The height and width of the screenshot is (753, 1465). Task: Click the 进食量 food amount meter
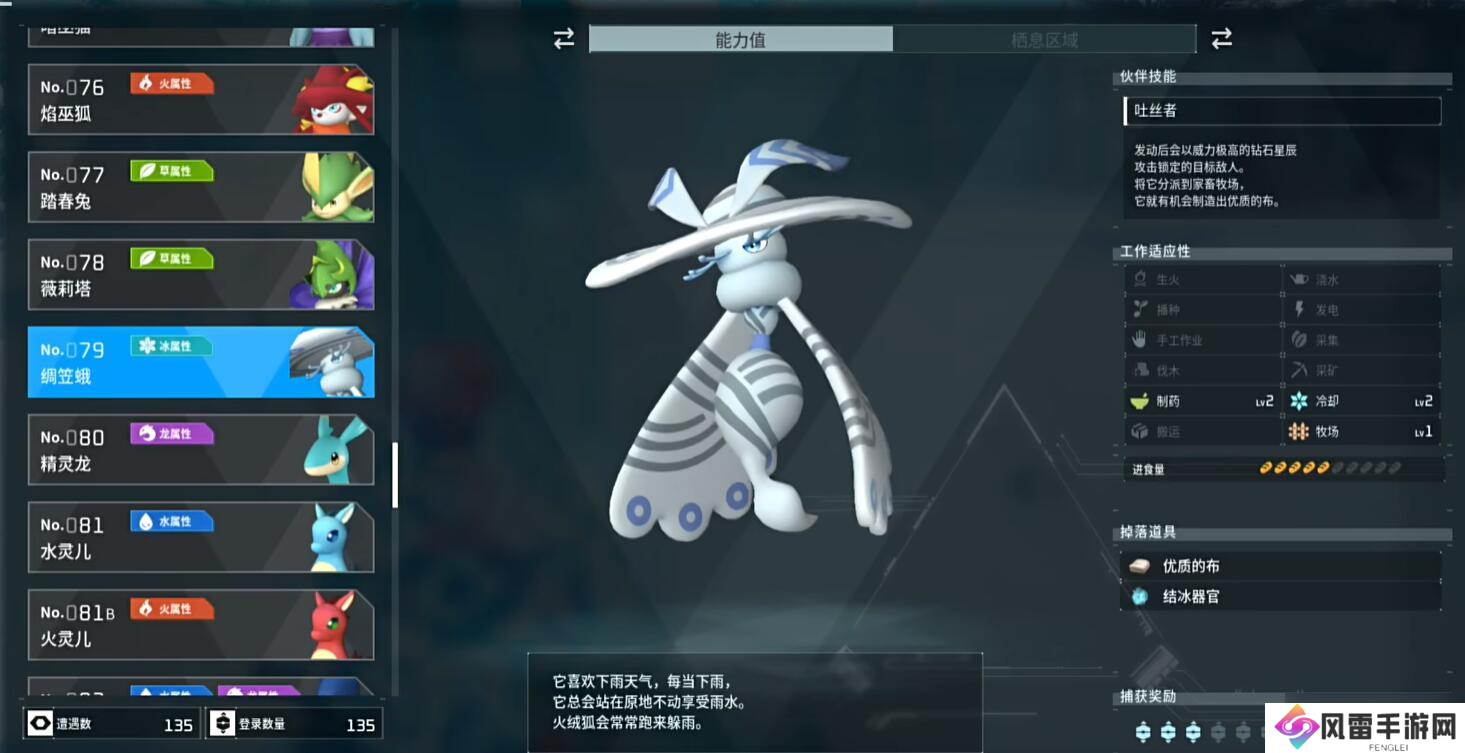(1330, 466)
